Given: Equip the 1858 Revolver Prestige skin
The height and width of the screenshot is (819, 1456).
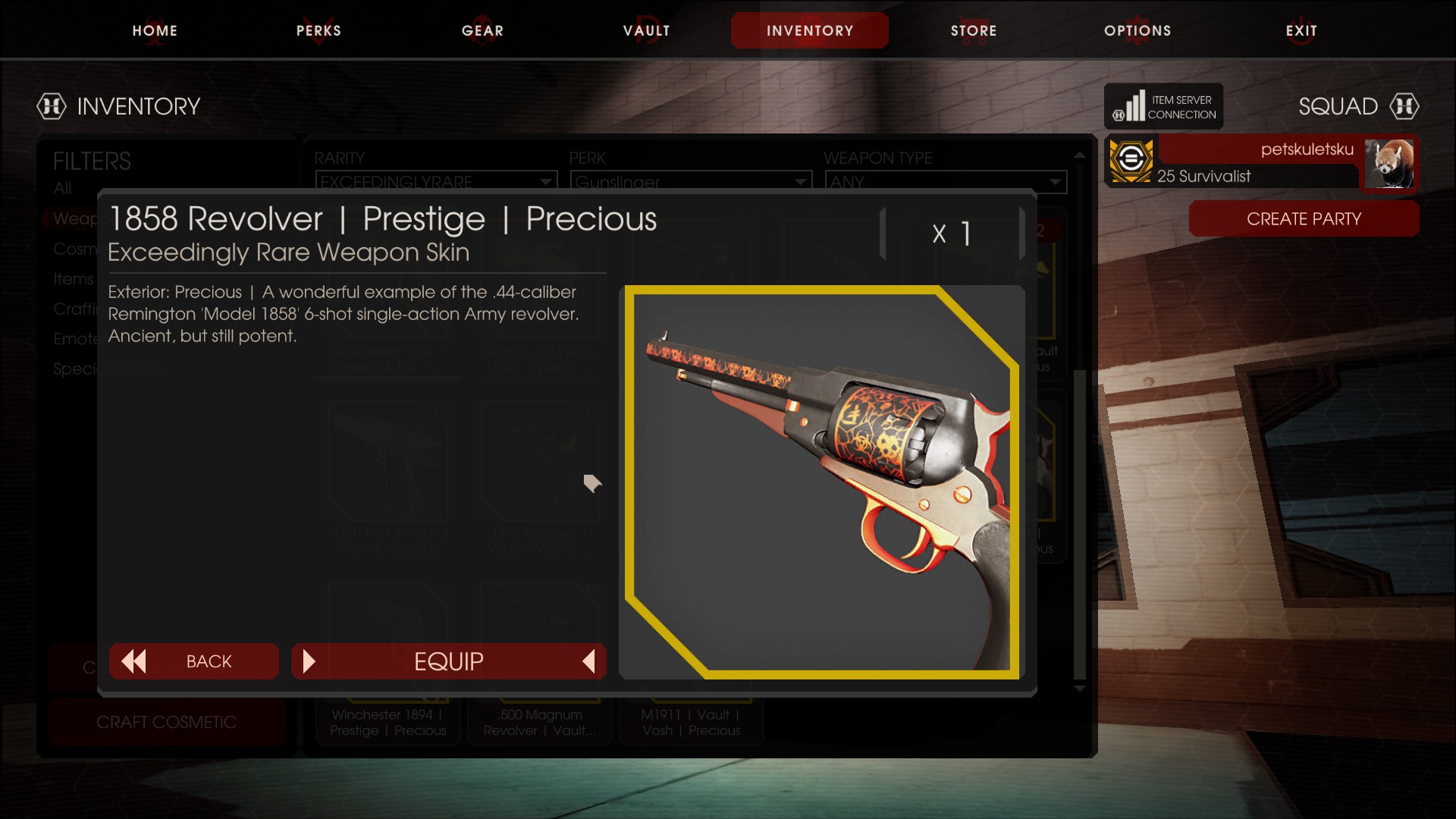Looking at the screenshot, I should coord(448,661).
